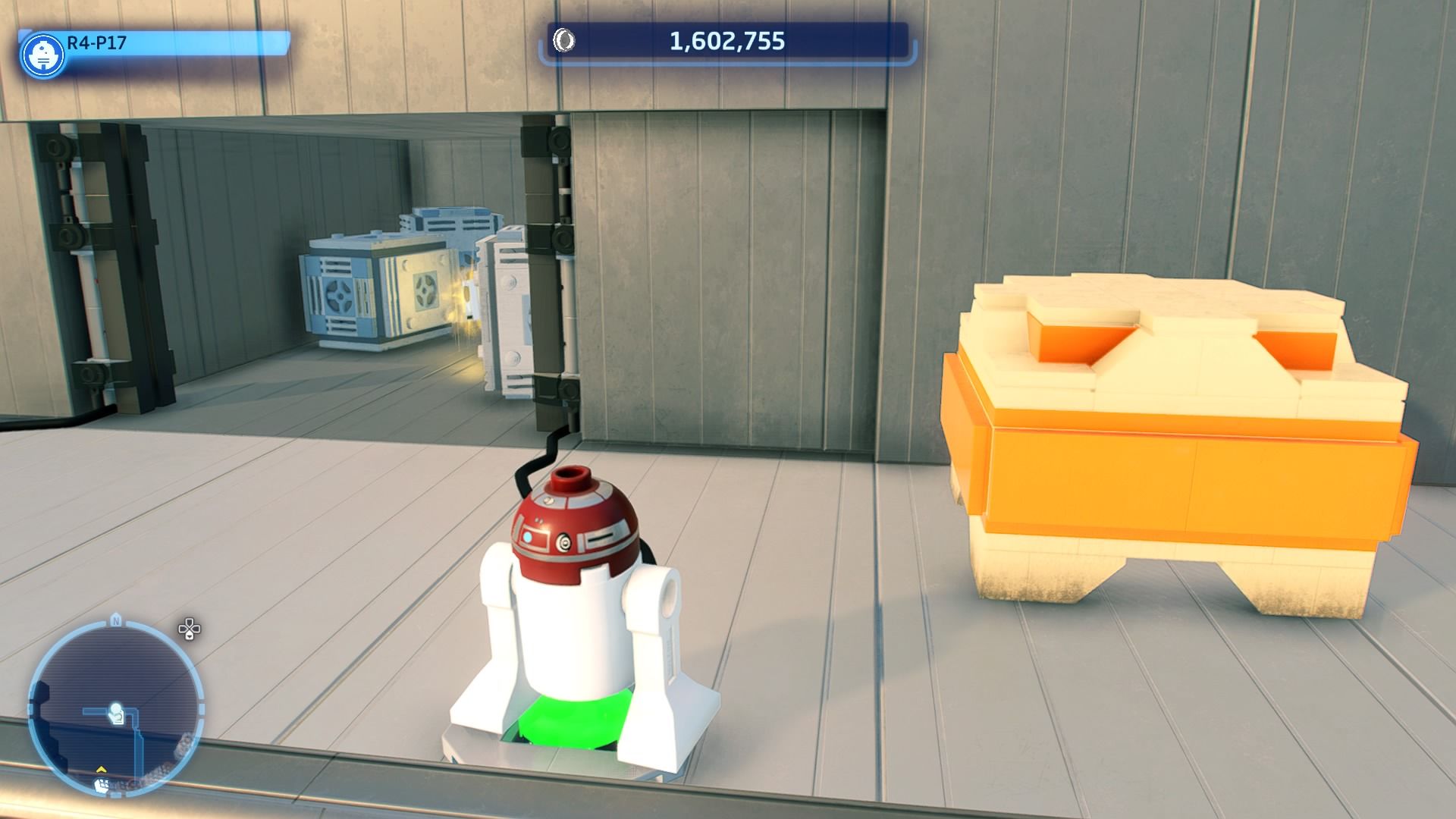The height and width of the screenshot is (819, 1456).
Task: Select the white ship icon on the minimap
Action: click(101, 786)
